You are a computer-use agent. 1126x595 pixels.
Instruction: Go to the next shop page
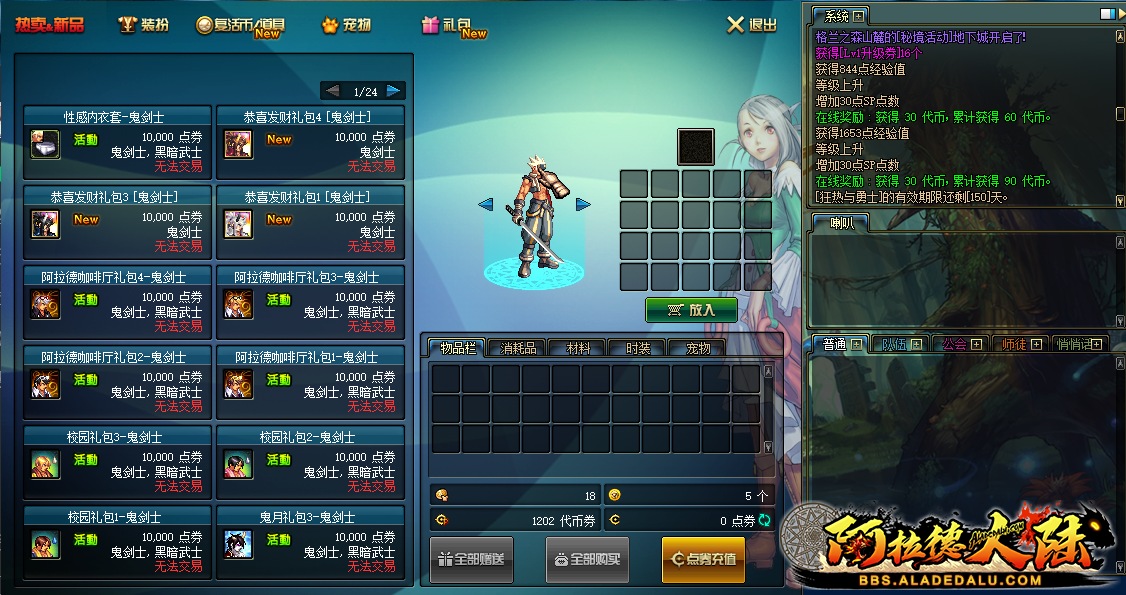tap(394, 91)
